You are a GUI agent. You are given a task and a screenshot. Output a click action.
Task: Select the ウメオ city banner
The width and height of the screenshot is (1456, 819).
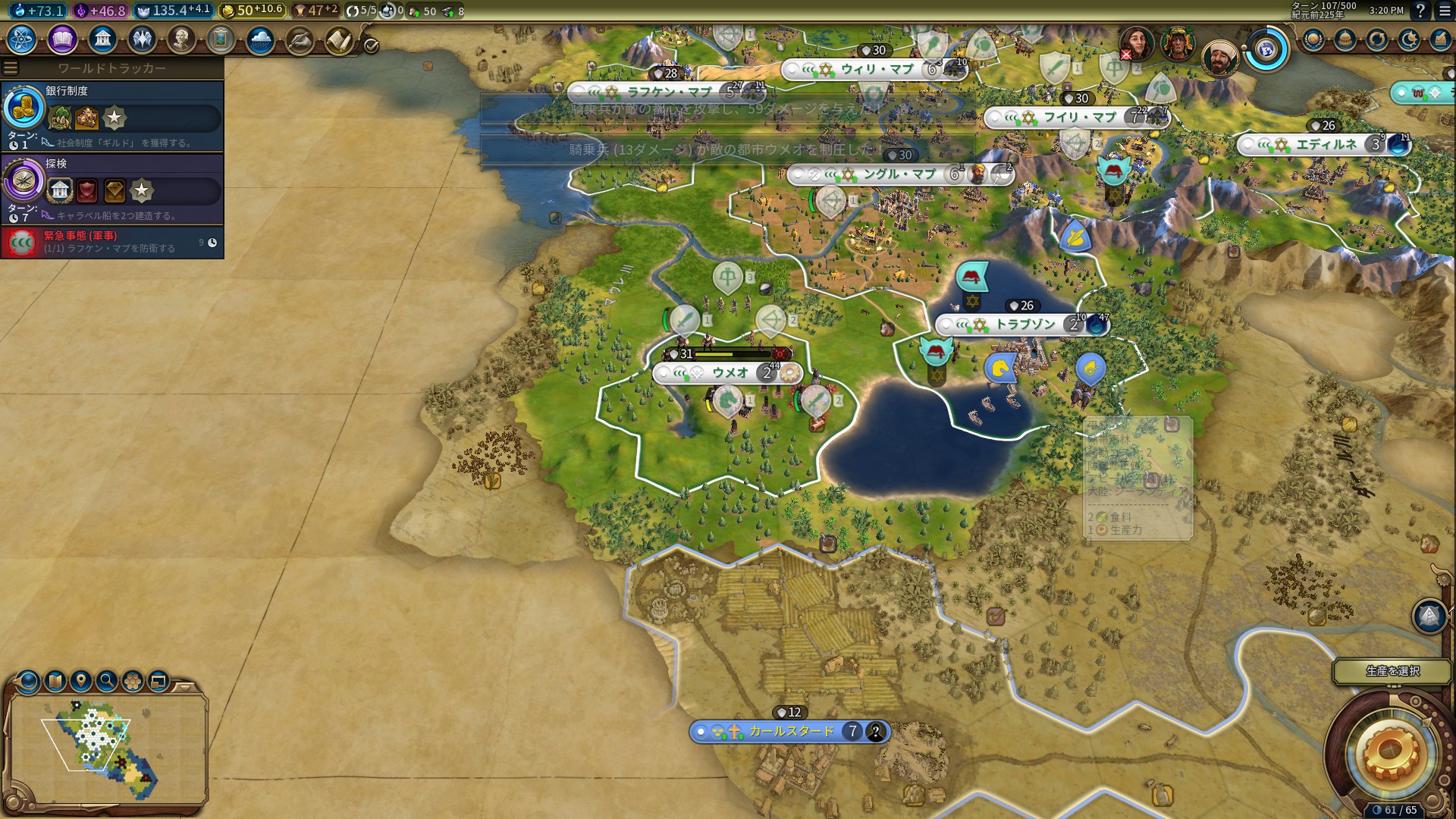(x=728, y=372)
